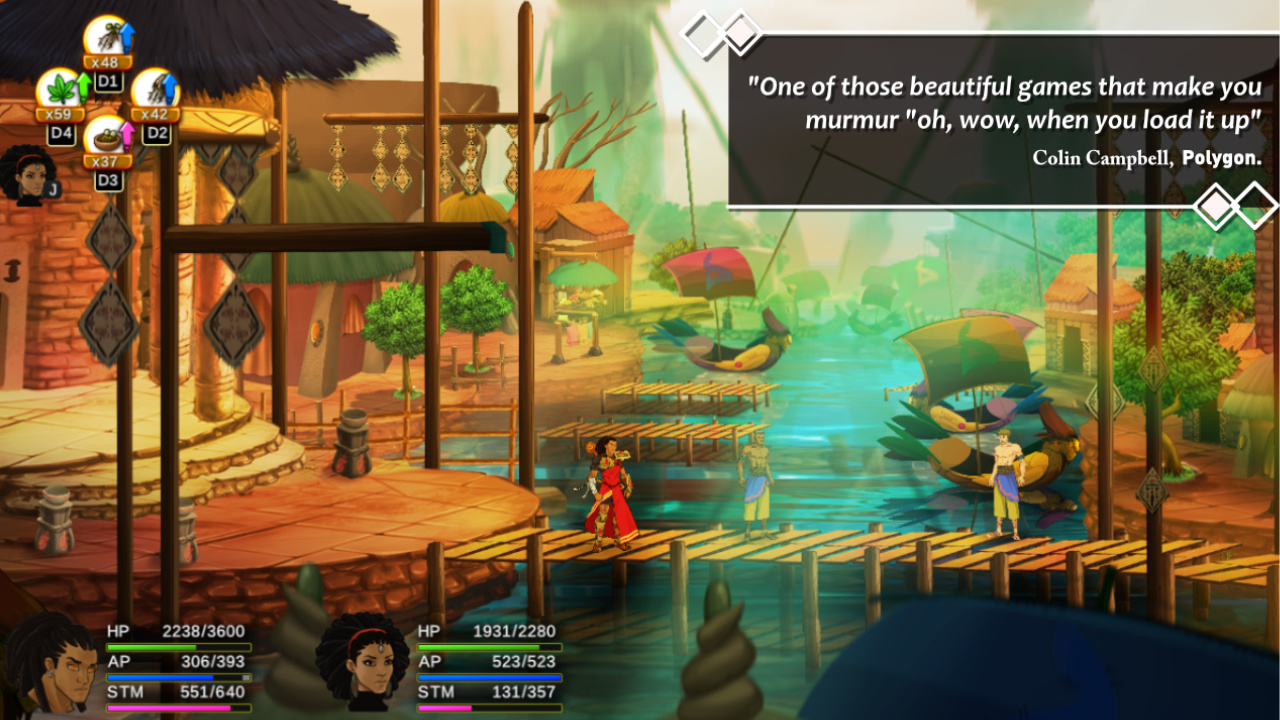The width and height of the screenshot is (1280, 720).
Task: Use the x42 root item slot
Action: point(153,91)
